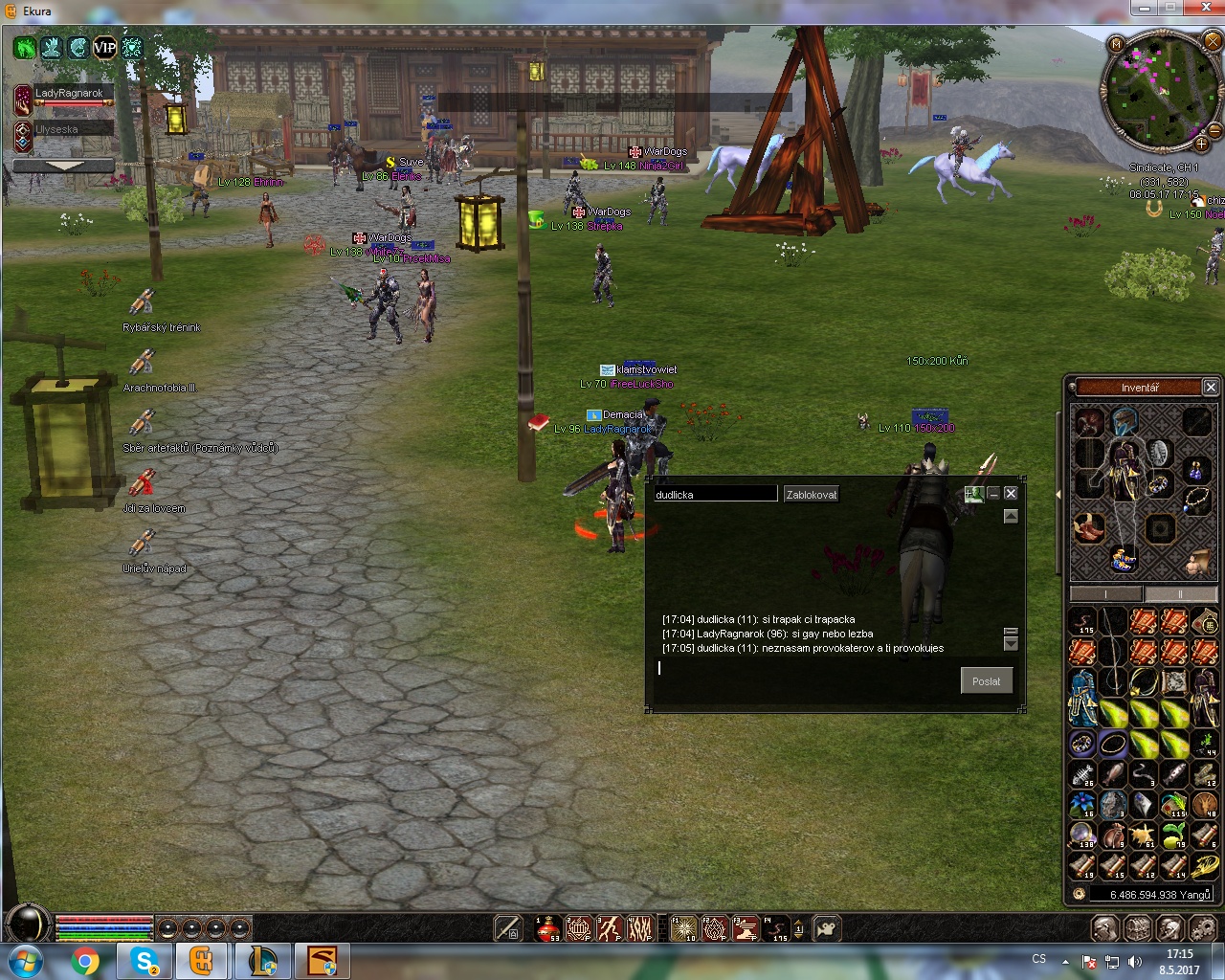Close the whisper chat window
Screen dimensions: 1225x980
1010,494
